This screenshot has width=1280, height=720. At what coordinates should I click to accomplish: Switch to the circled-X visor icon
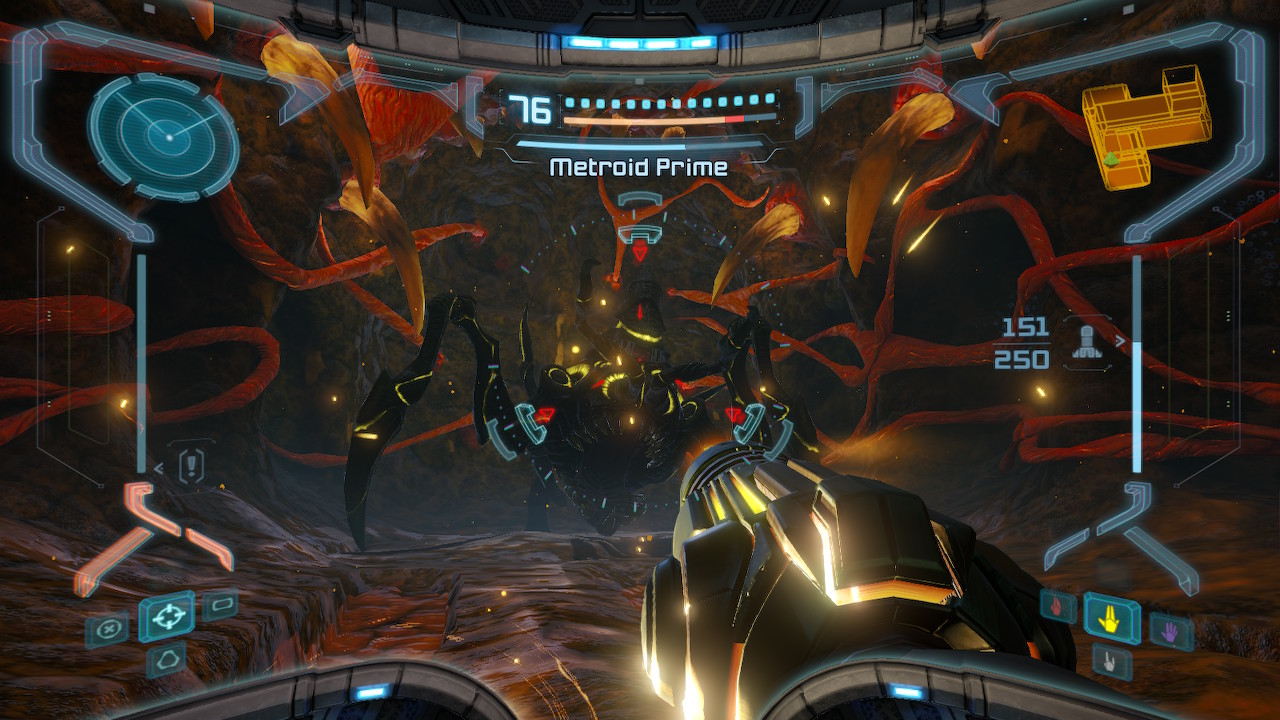coord(106,630)
